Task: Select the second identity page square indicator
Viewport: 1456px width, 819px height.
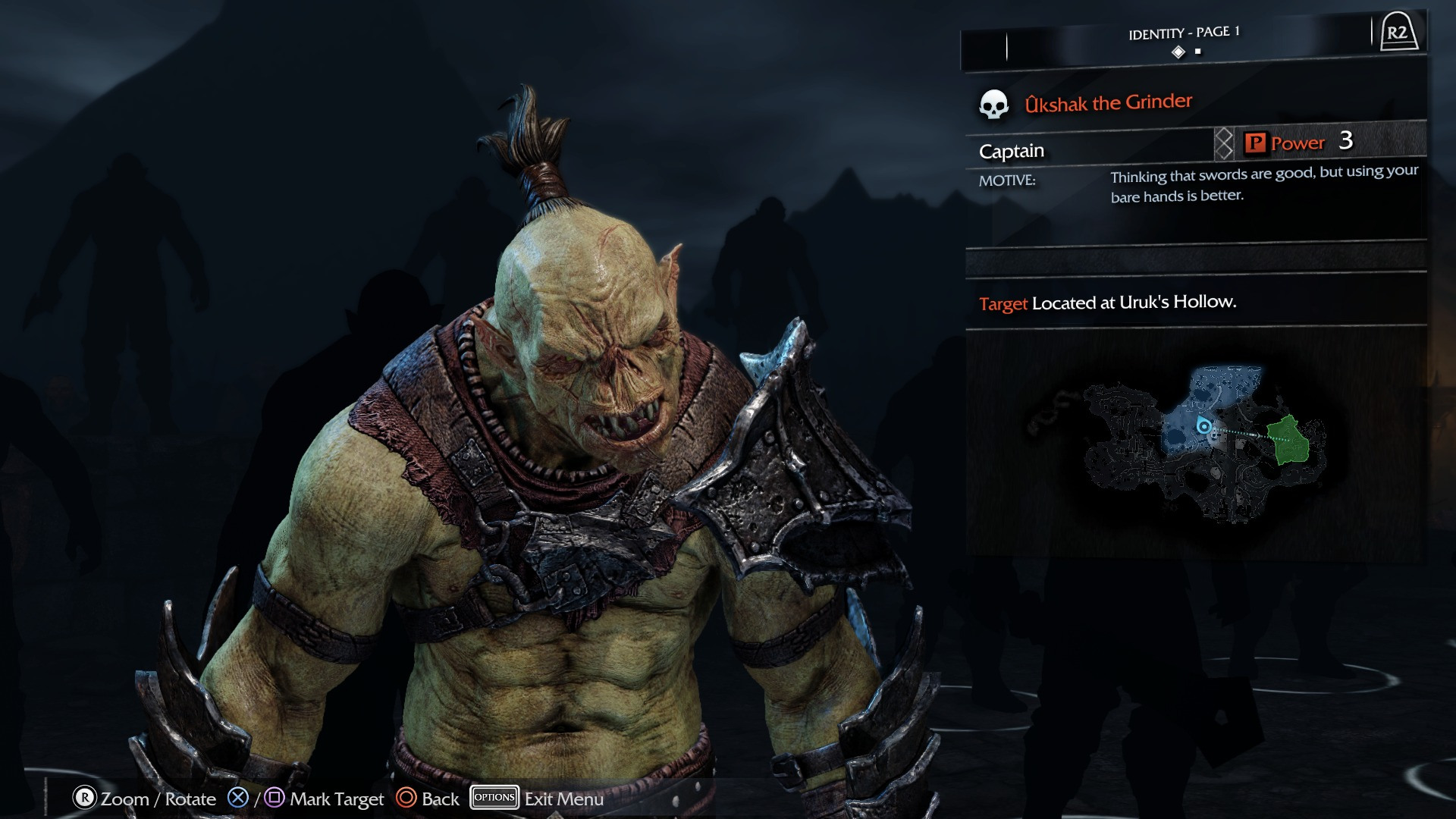Action: 1198,52
